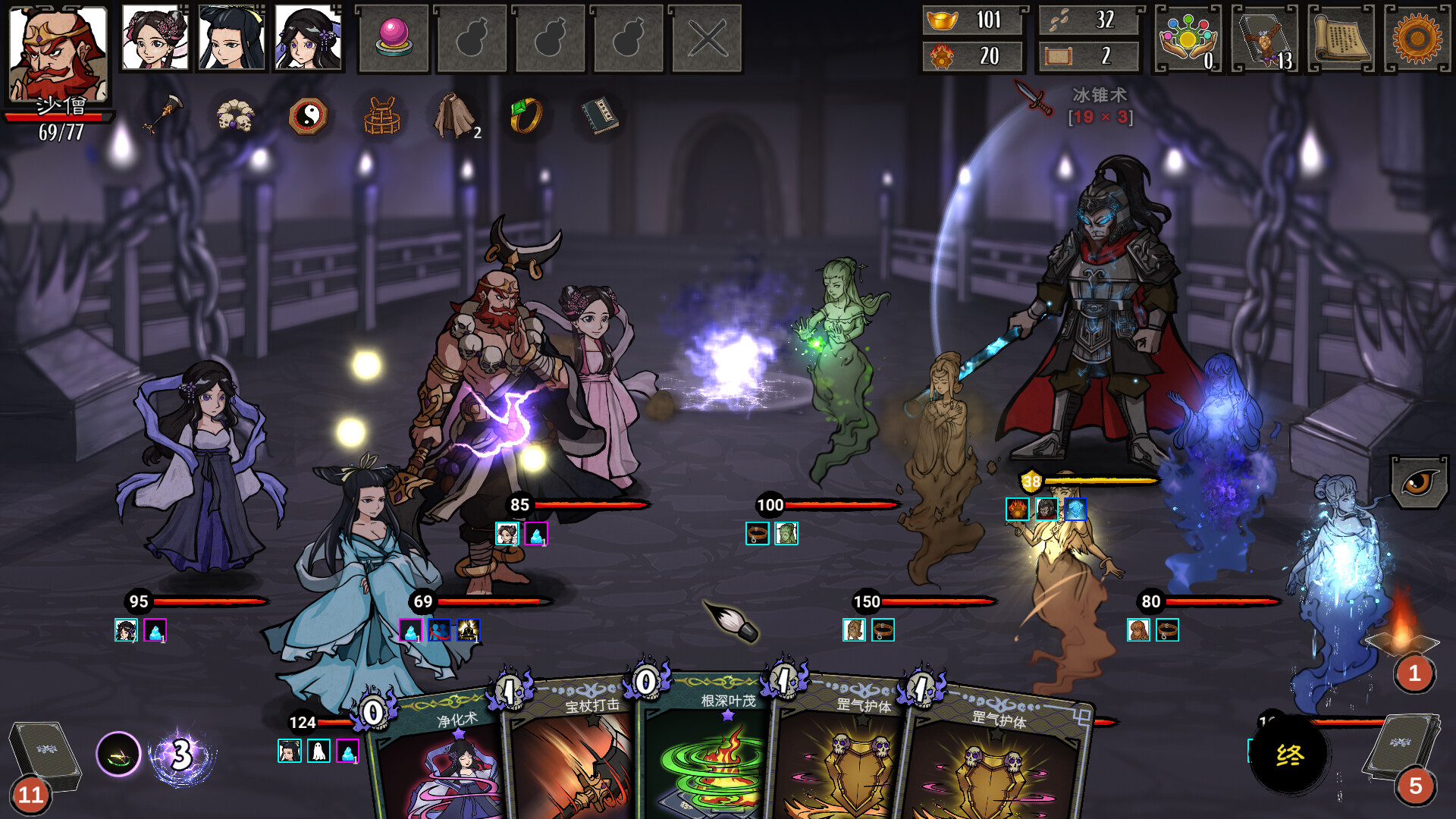
Task: Choose the 根深叶茂 card
Action: point(705,758)
